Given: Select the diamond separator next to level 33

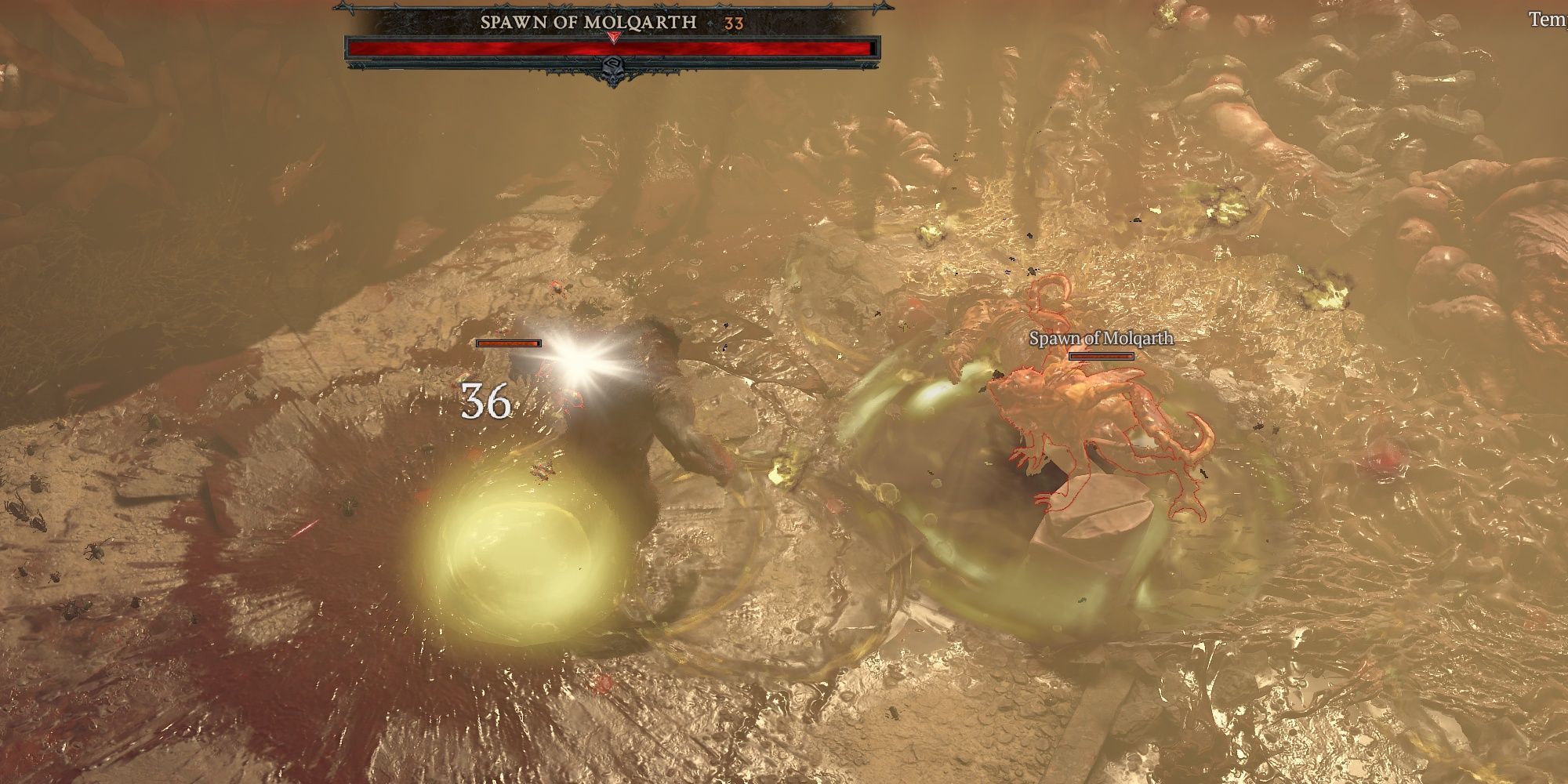Looking at the screenshot, I should pyautogui.click(x=710, y=22).
